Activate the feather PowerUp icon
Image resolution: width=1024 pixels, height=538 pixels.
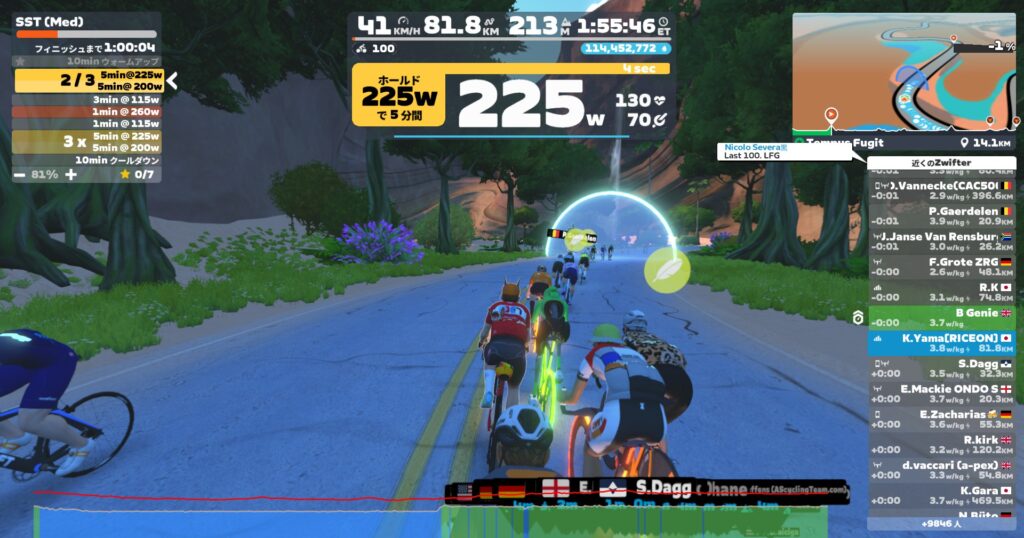666,269
